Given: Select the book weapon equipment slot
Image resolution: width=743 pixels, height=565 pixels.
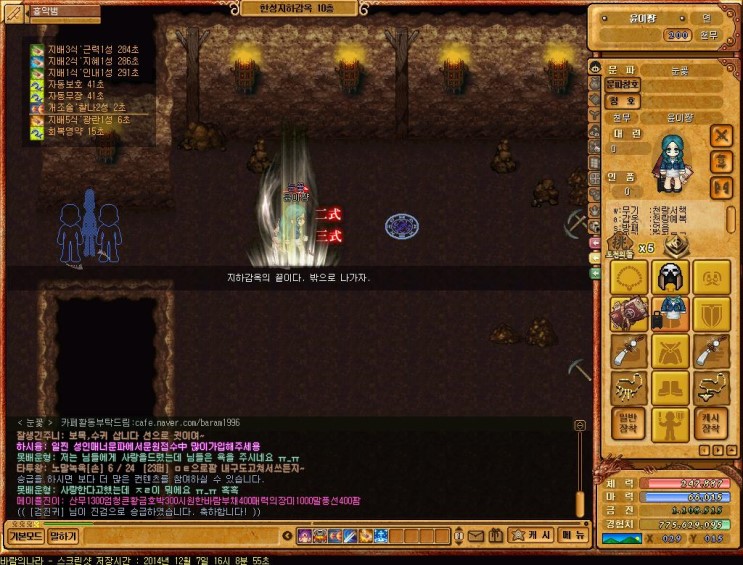Looking at the screenshot, I should point(628,313).
